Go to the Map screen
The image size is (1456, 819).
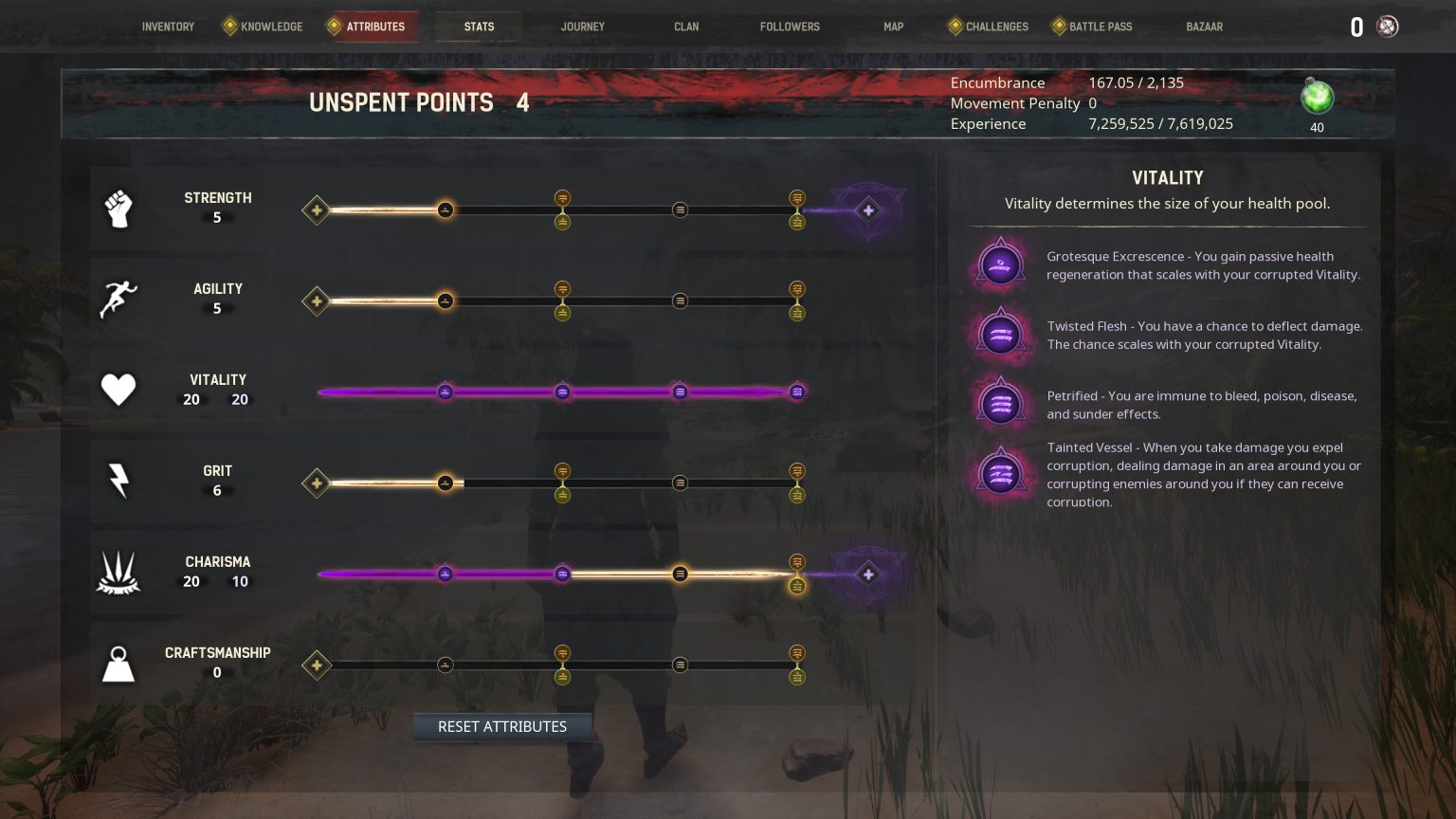click(x=892, y=27)
